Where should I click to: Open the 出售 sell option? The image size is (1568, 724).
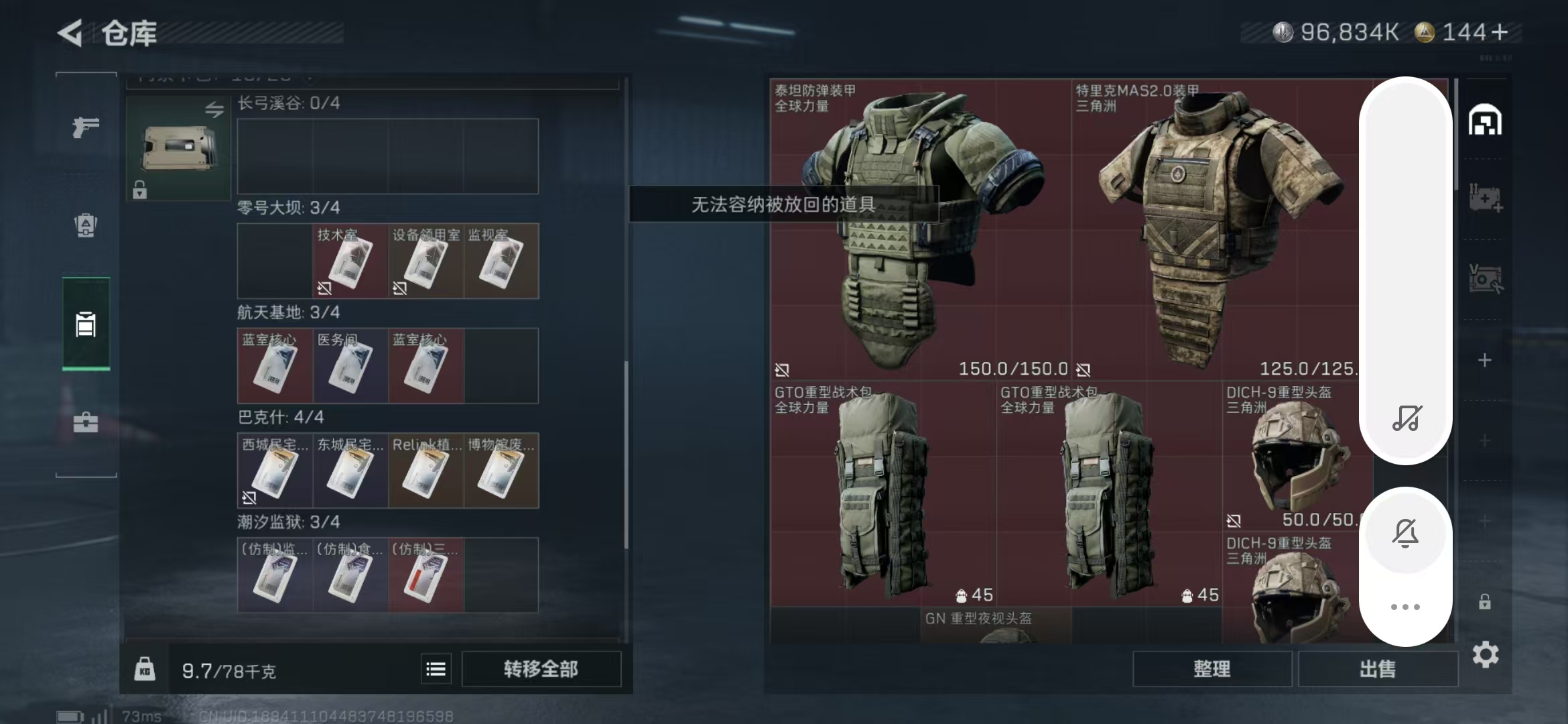1378,669
